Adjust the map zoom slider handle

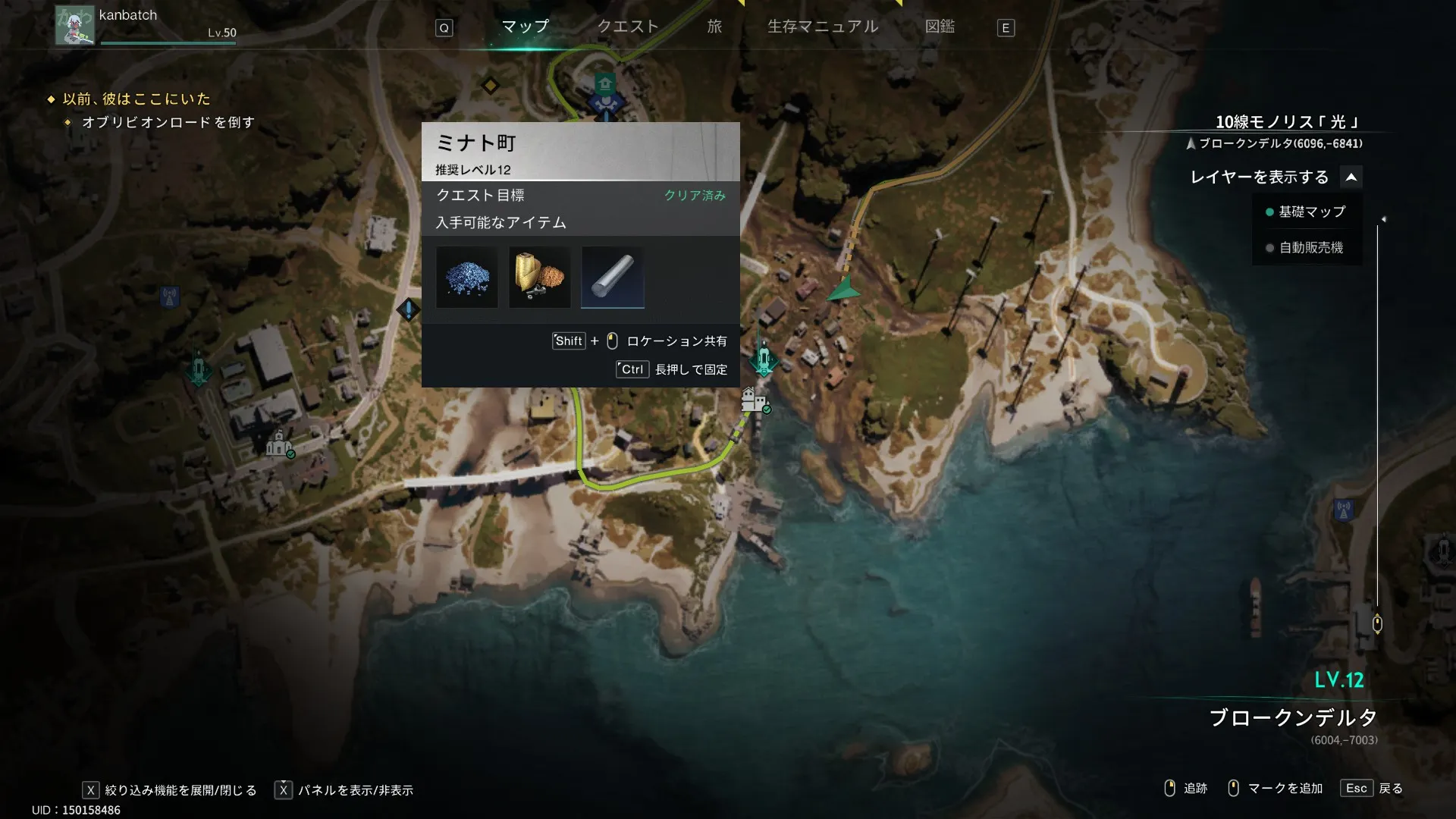(1377, 623)
